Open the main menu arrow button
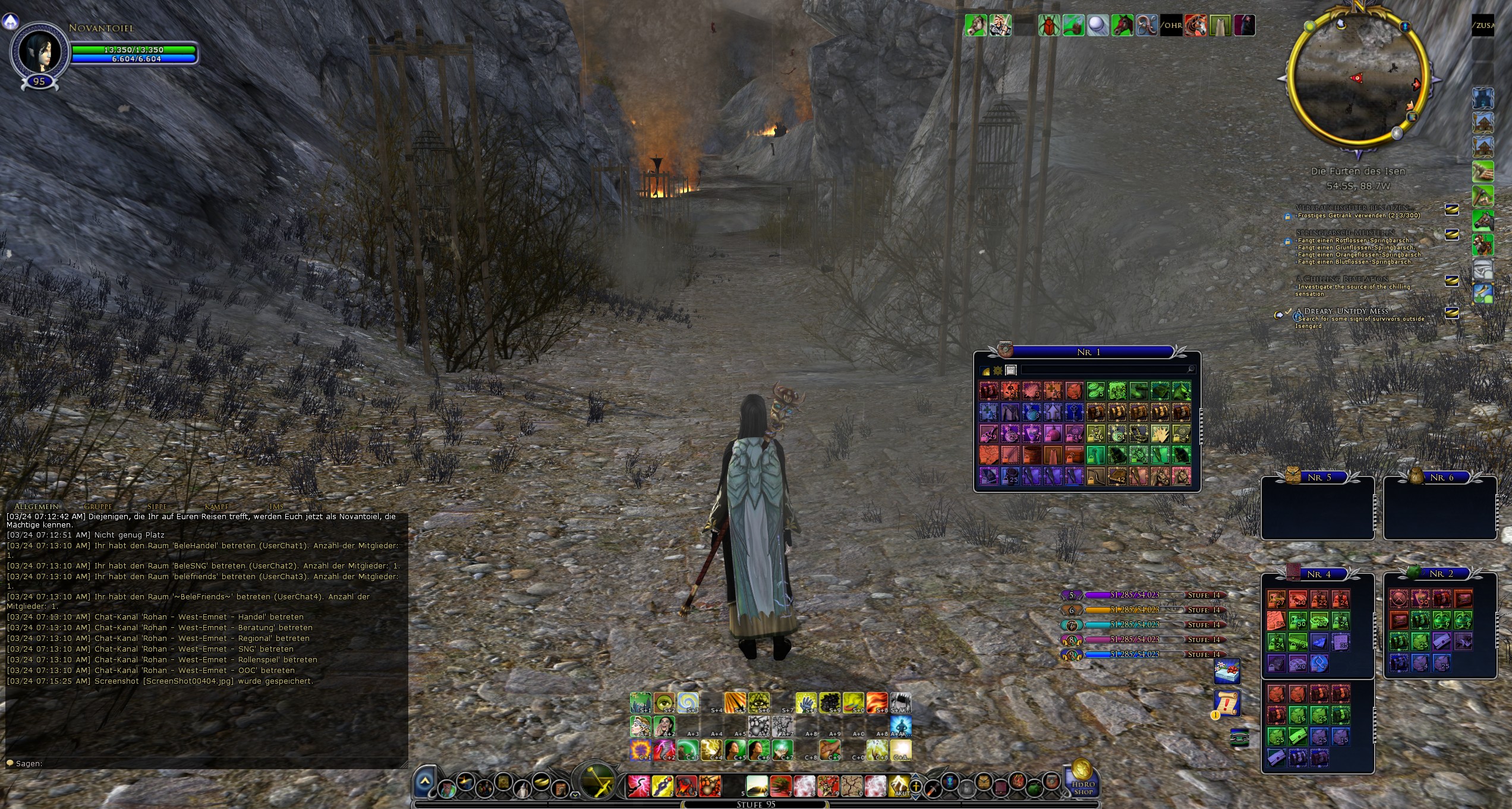The width and height of the screenshot is (1512, 809). (x=424, y=782)
